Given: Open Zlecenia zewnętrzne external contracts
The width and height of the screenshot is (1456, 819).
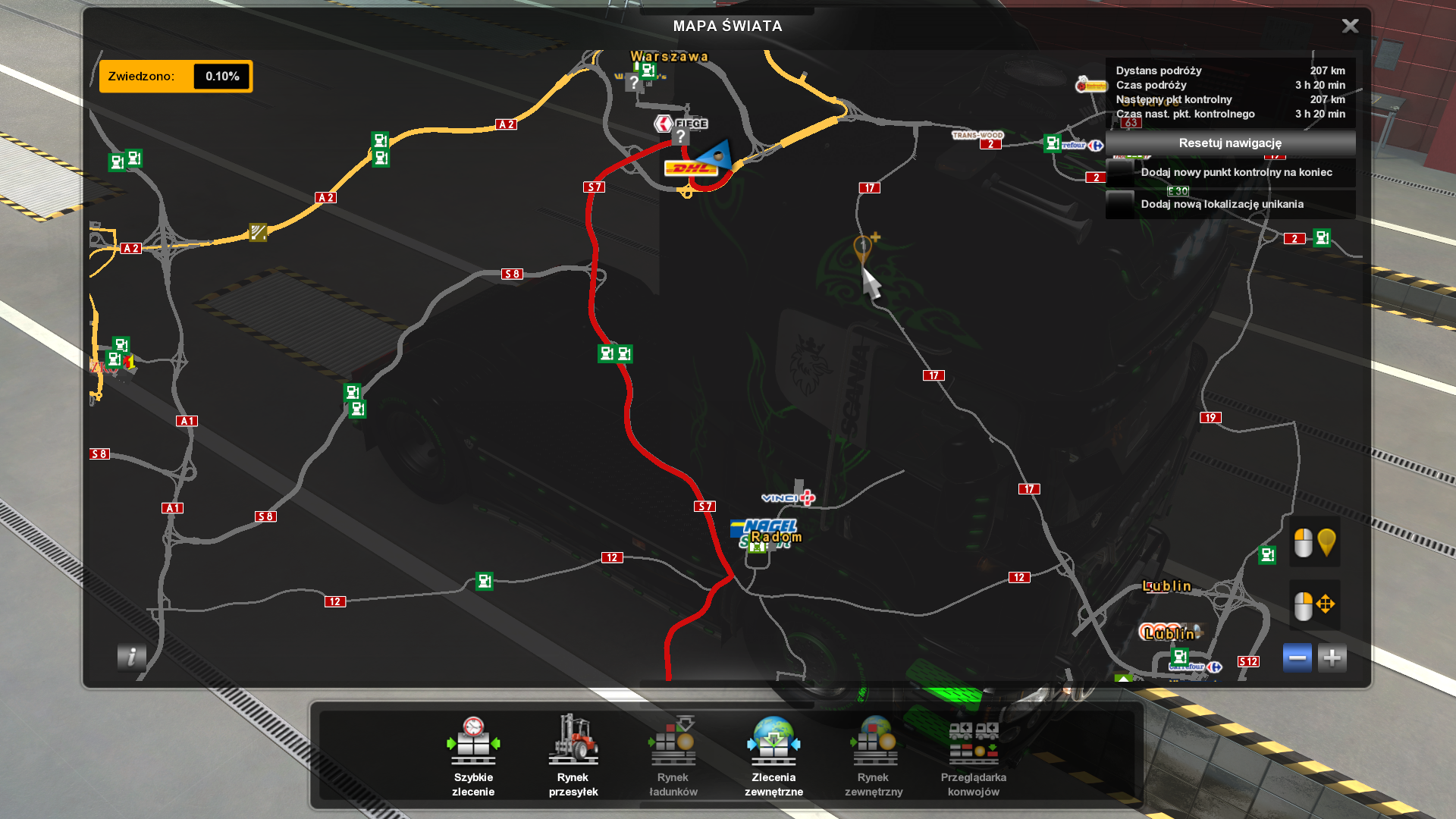Looking at the screenshot, I should coord(773,755).
